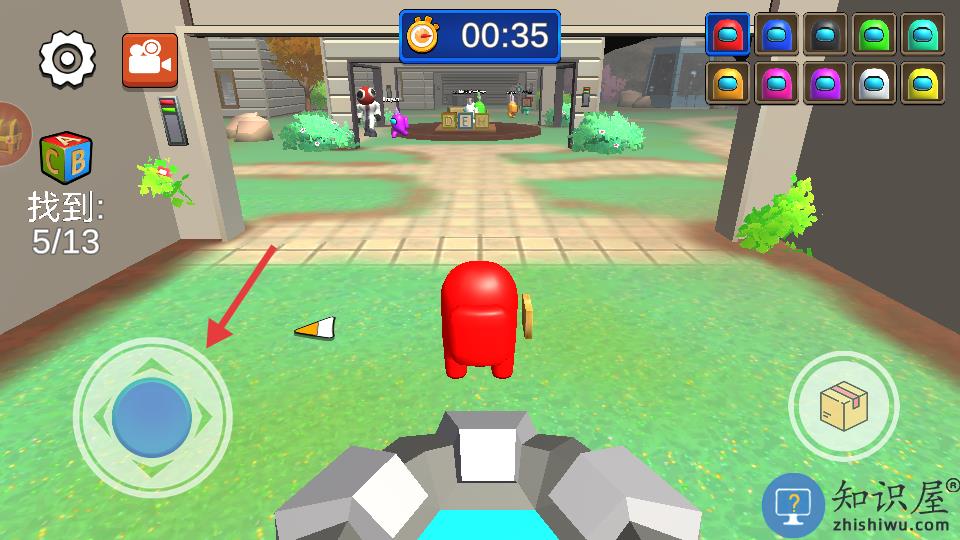The height and width of the screenshot is (540, 960).
Task: Open the gear settings menu
Action: pyautogui.click(x=67, y=59)
